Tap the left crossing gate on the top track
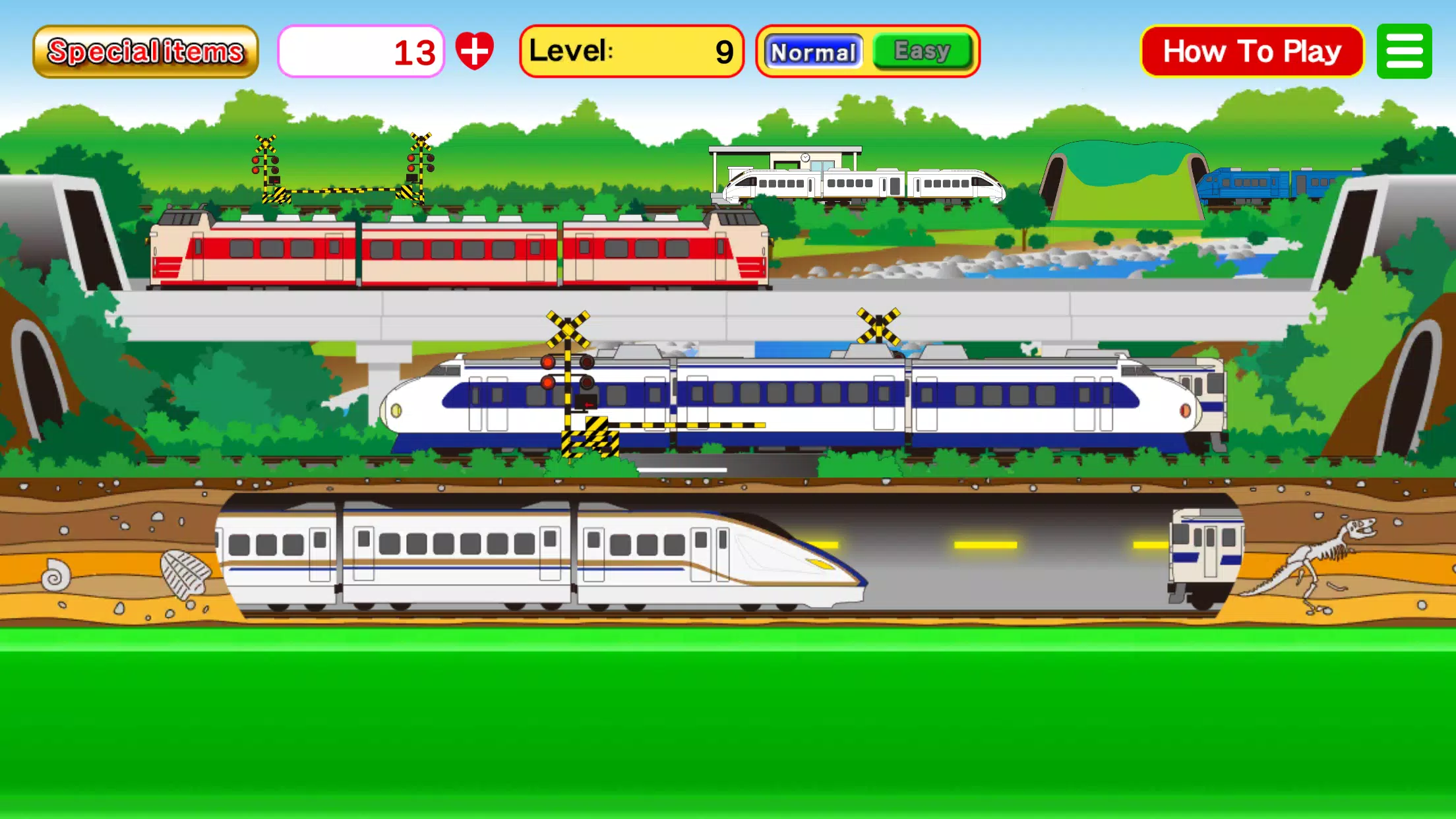This screenshot has width=1456, height=819. 267,165
